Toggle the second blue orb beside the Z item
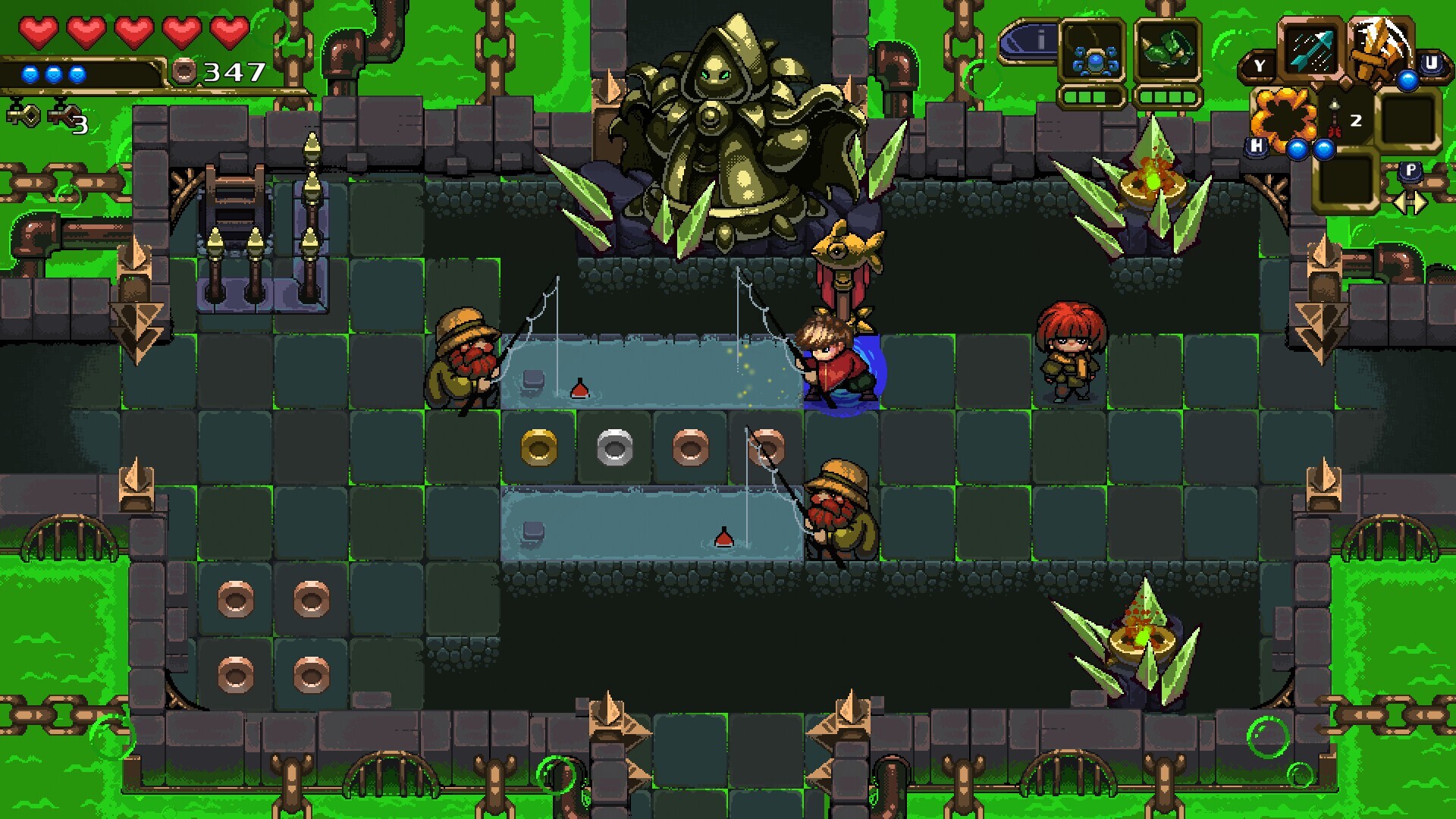 click(x=1324, y=149)
